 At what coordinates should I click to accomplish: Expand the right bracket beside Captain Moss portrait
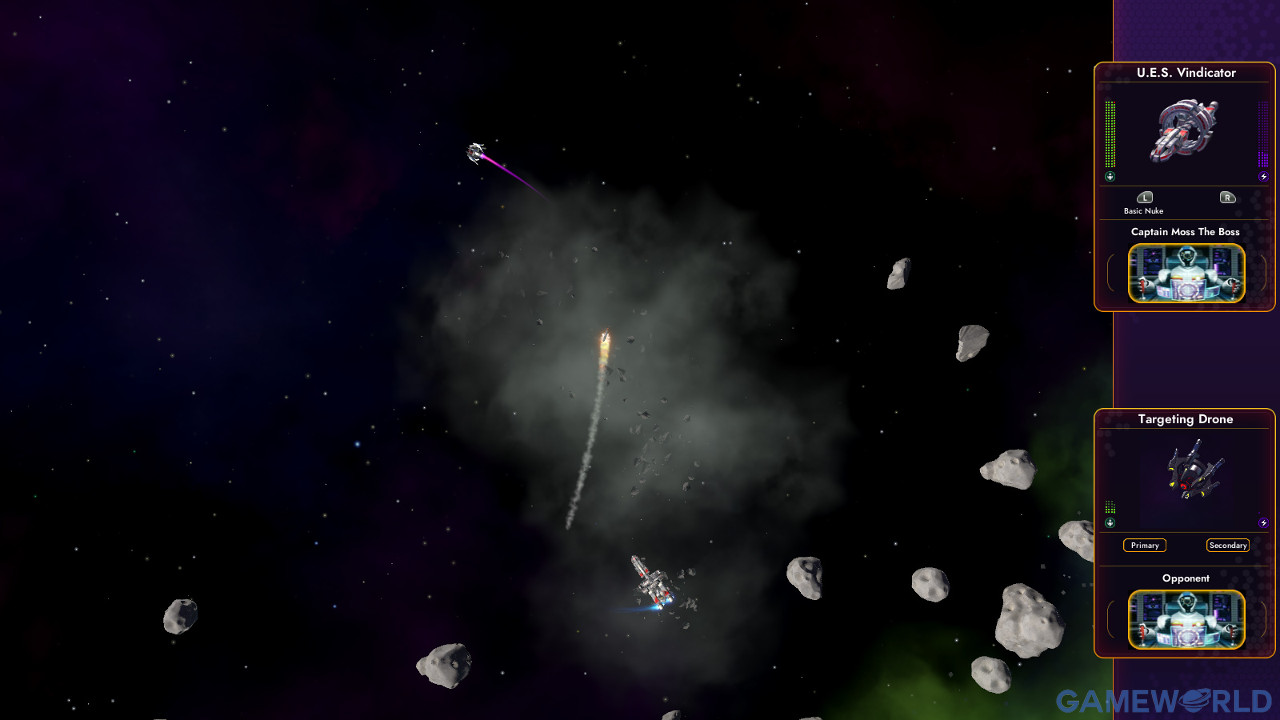1266,273
